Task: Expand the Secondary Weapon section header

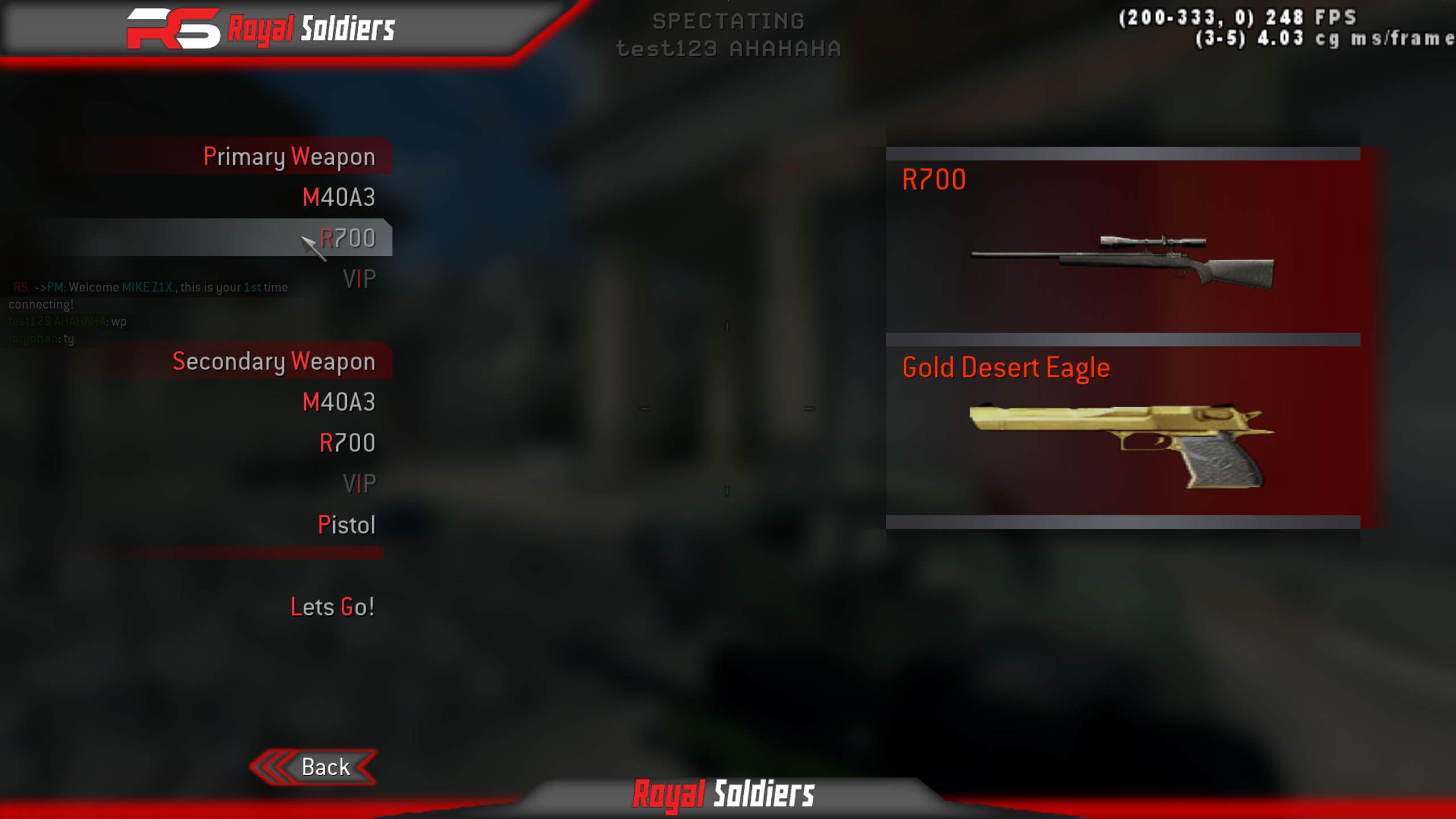Action: (x=274, y=361)
